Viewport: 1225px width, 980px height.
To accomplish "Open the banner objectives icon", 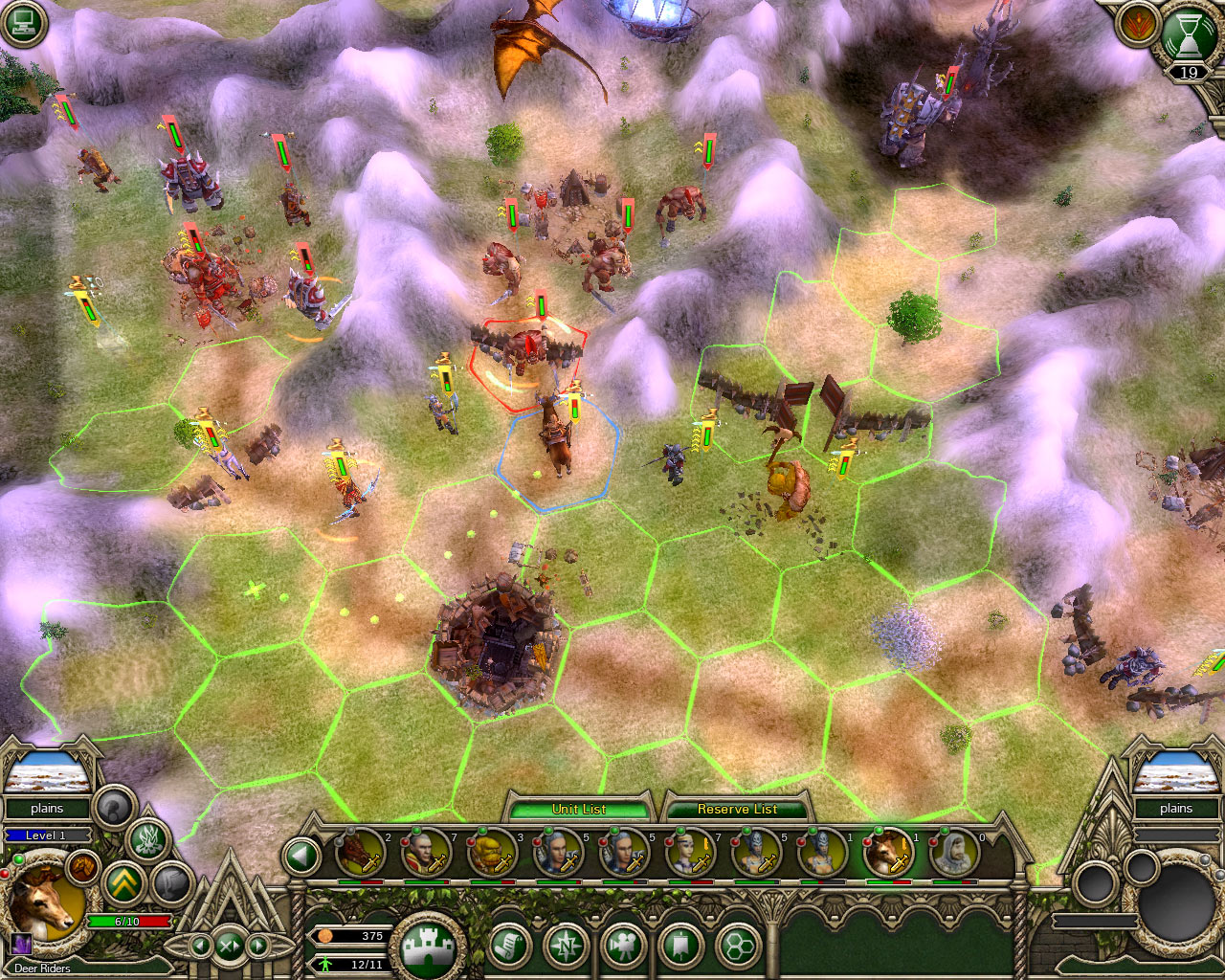I will tap(681, 946).
